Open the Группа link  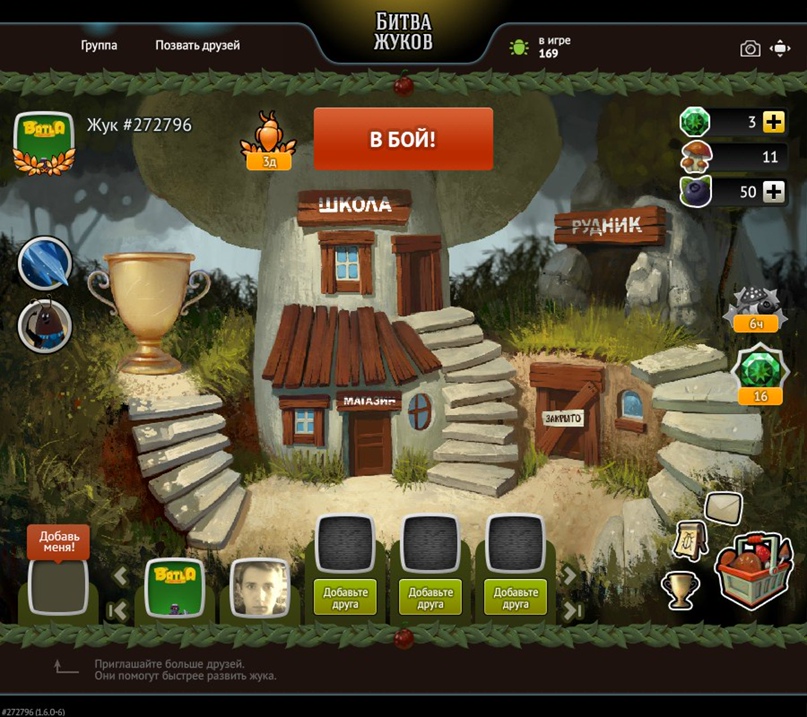coord(99,45)
